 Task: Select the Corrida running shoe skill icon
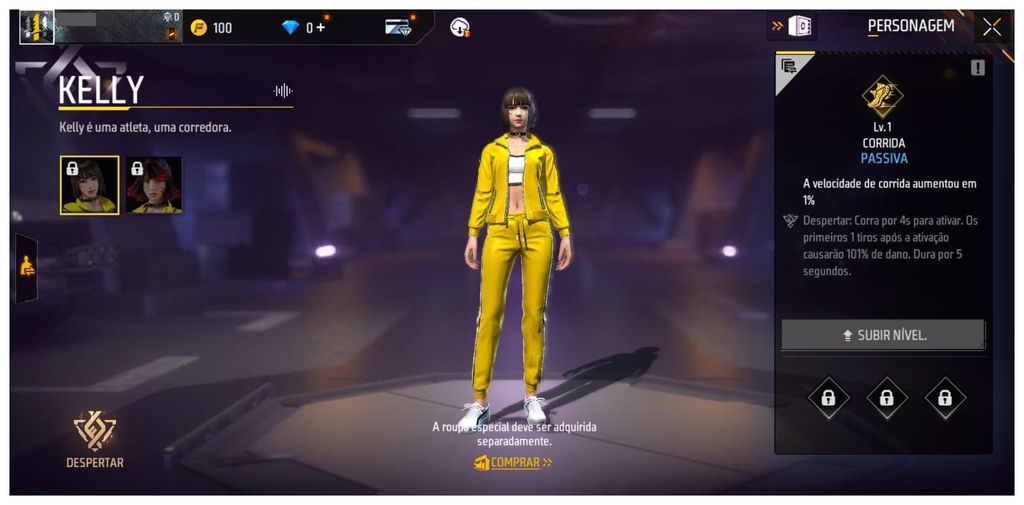882,97
